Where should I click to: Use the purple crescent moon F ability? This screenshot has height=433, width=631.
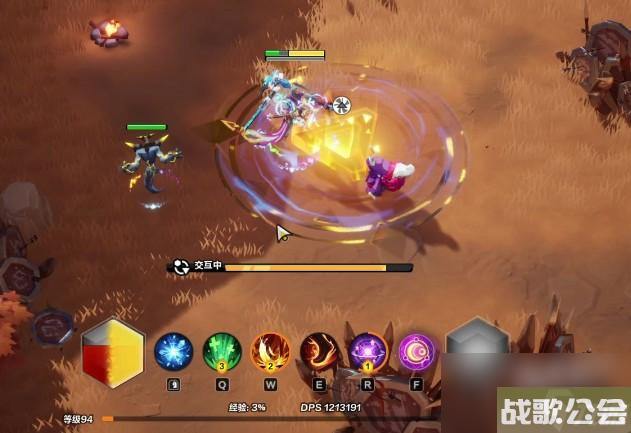[x=417, y=352]
